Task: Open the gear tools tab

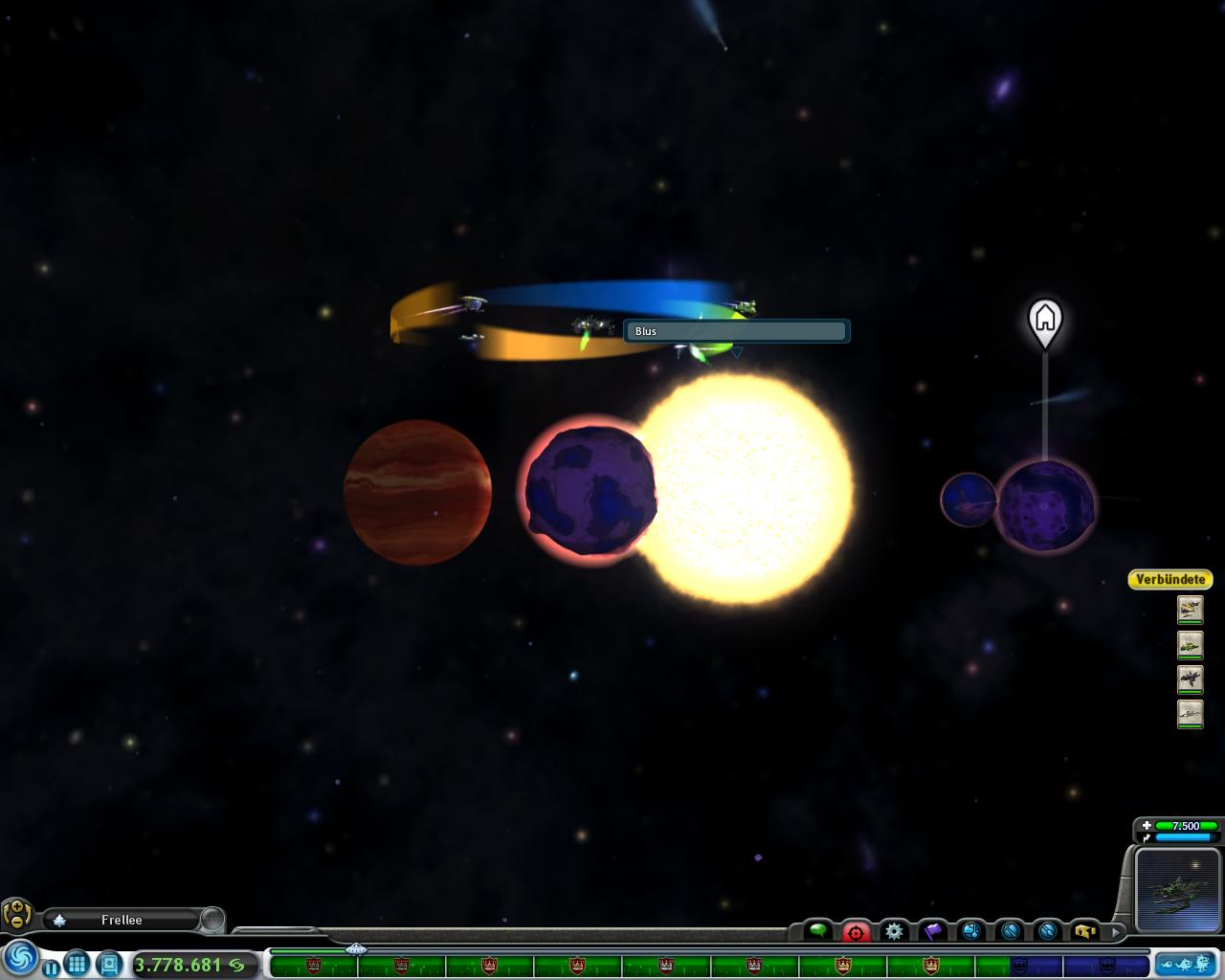Action: [x=894, y=930]
